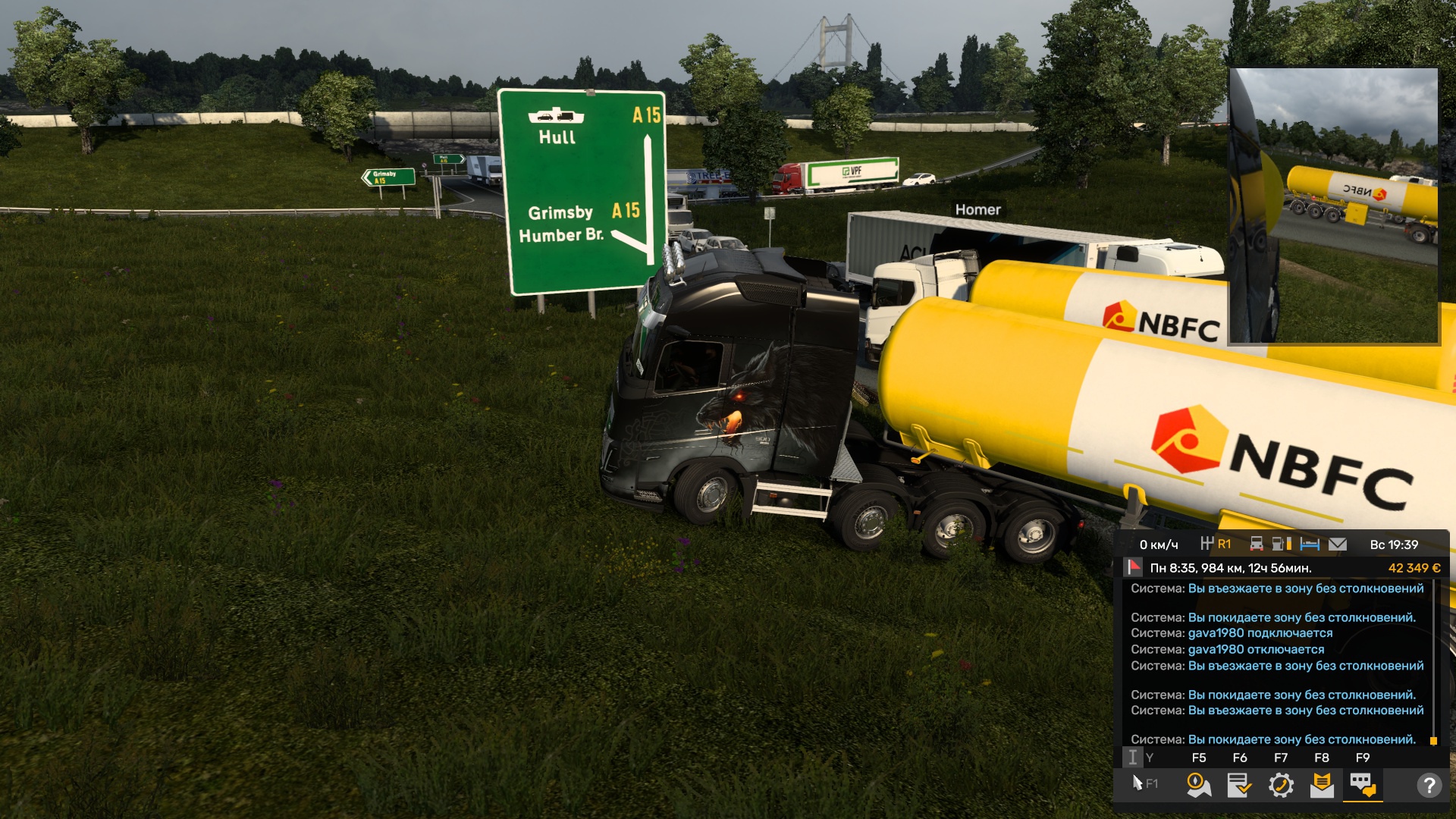Click the chat scrollbar orange handle
Screen dimensions: 1456x819
click(x=1433, y=741)
